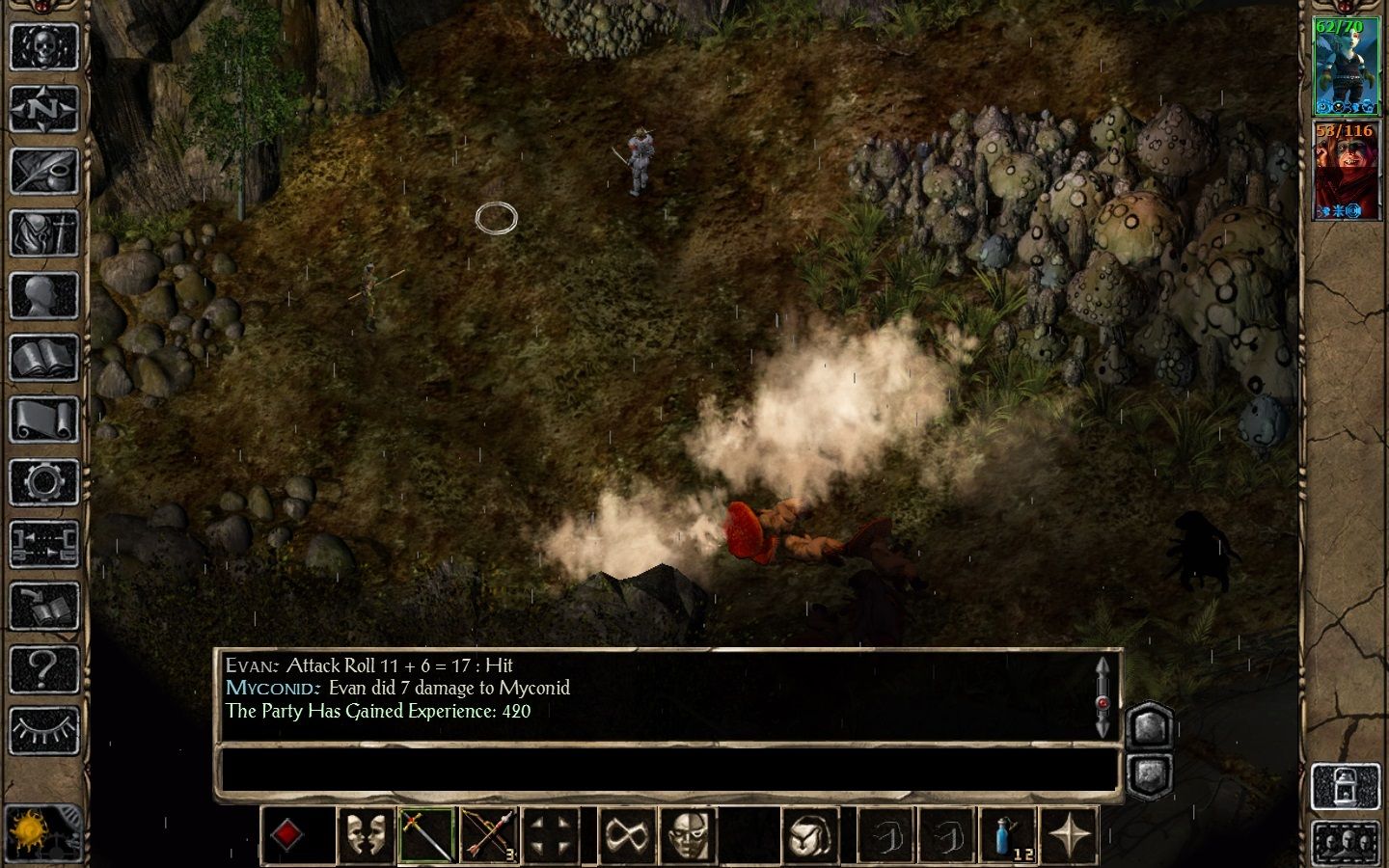Open the priest scroll button
Viewport: 1389px width, 868px height.
(x=43, y=421)
